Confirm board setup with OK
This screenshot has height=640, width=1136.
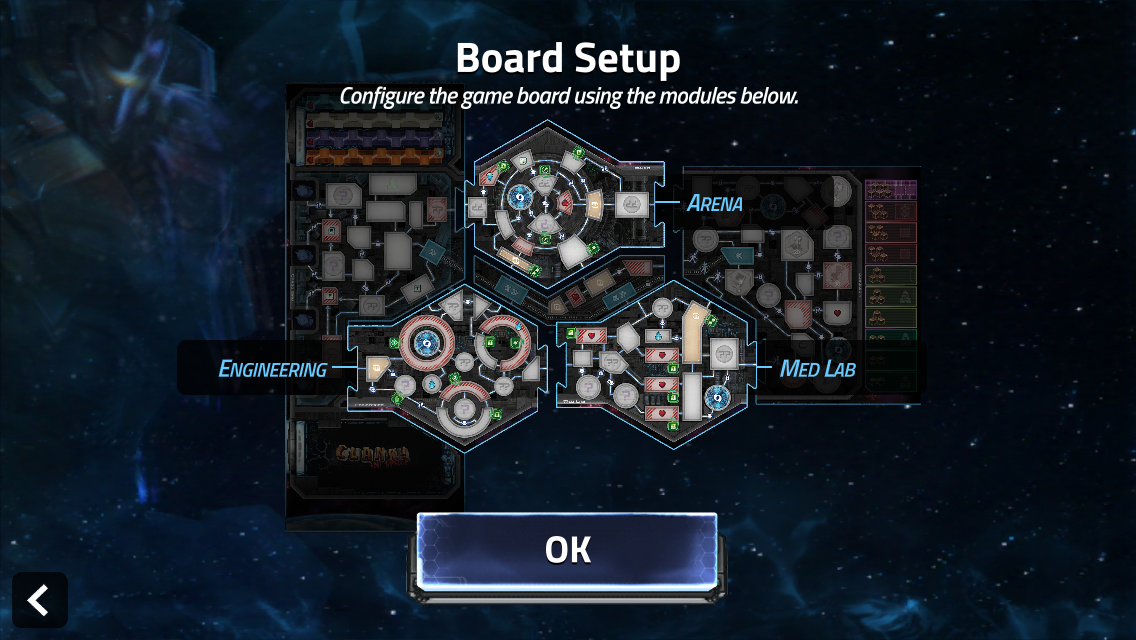(x=567, y=549)
